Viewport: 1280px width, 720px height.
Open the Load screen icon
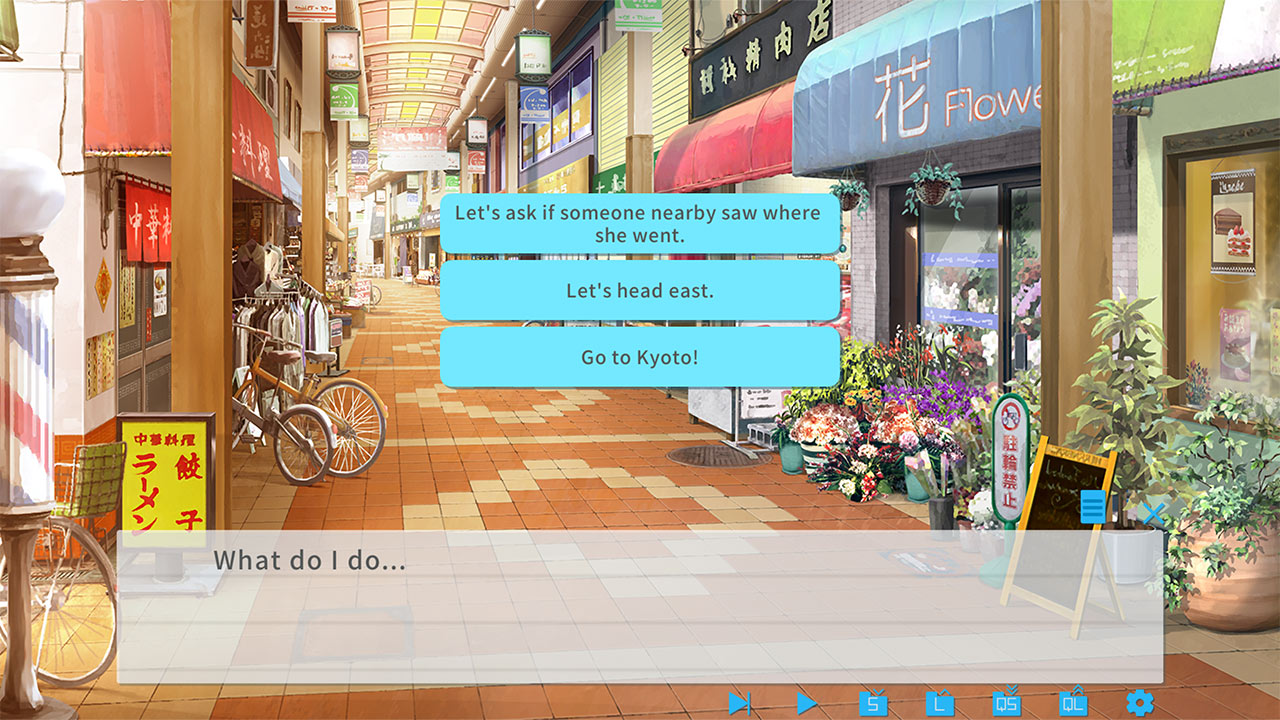pyautogui.click(x=941, y=703)
